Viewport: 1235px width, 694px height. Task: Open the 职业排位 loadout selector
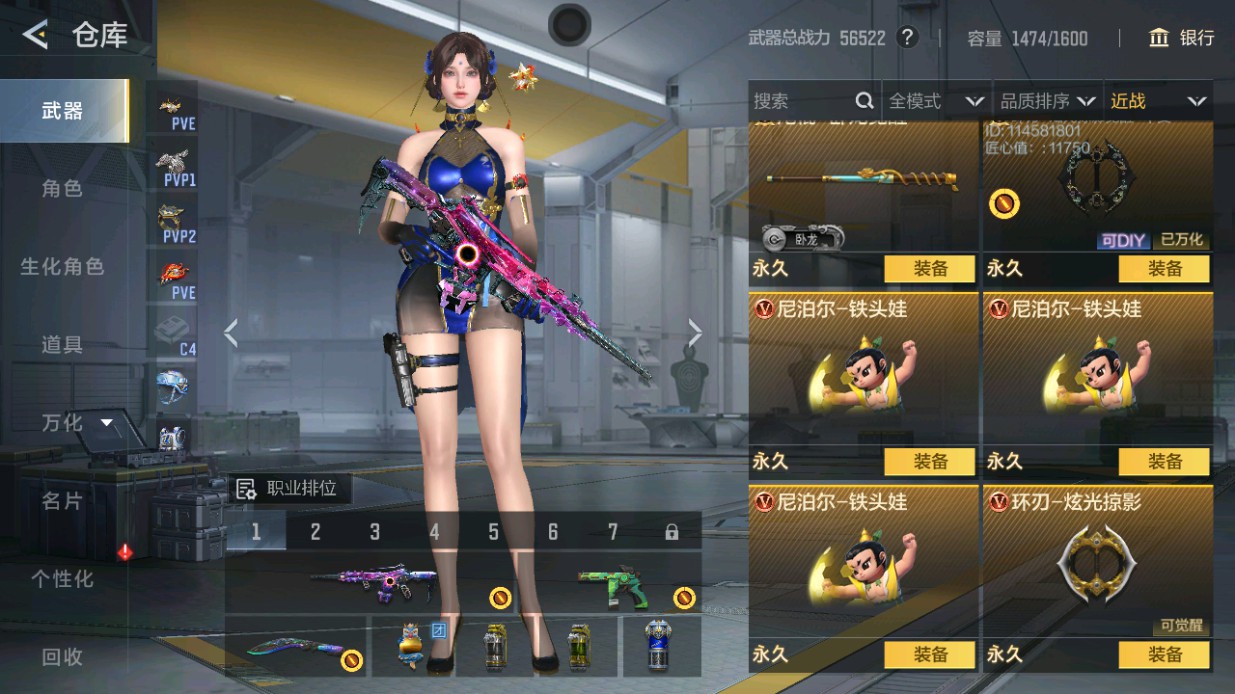coord(288,489)
